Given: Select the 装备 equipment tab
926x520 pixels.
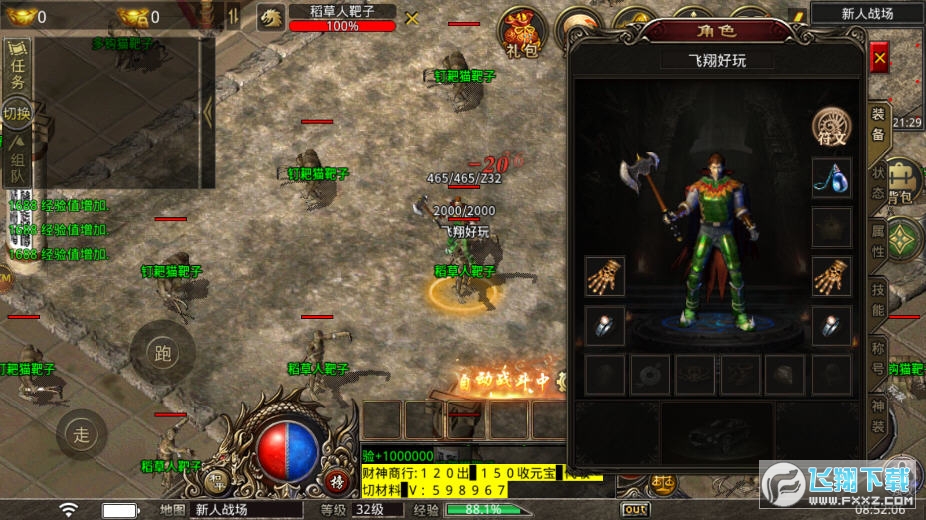Looking at the screenshot, I should [x=877, y=124].
